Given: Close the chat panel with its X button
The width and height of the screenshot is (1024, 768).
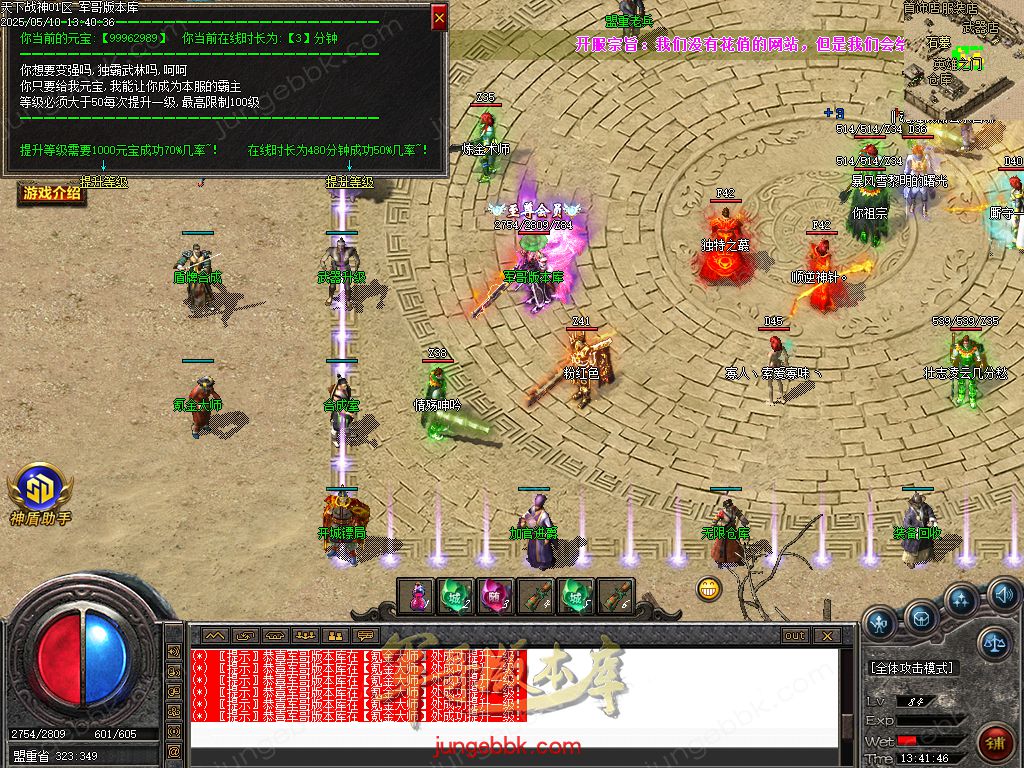Looking at the screenshot, I should pyautogui.click(x=826, y=635).
